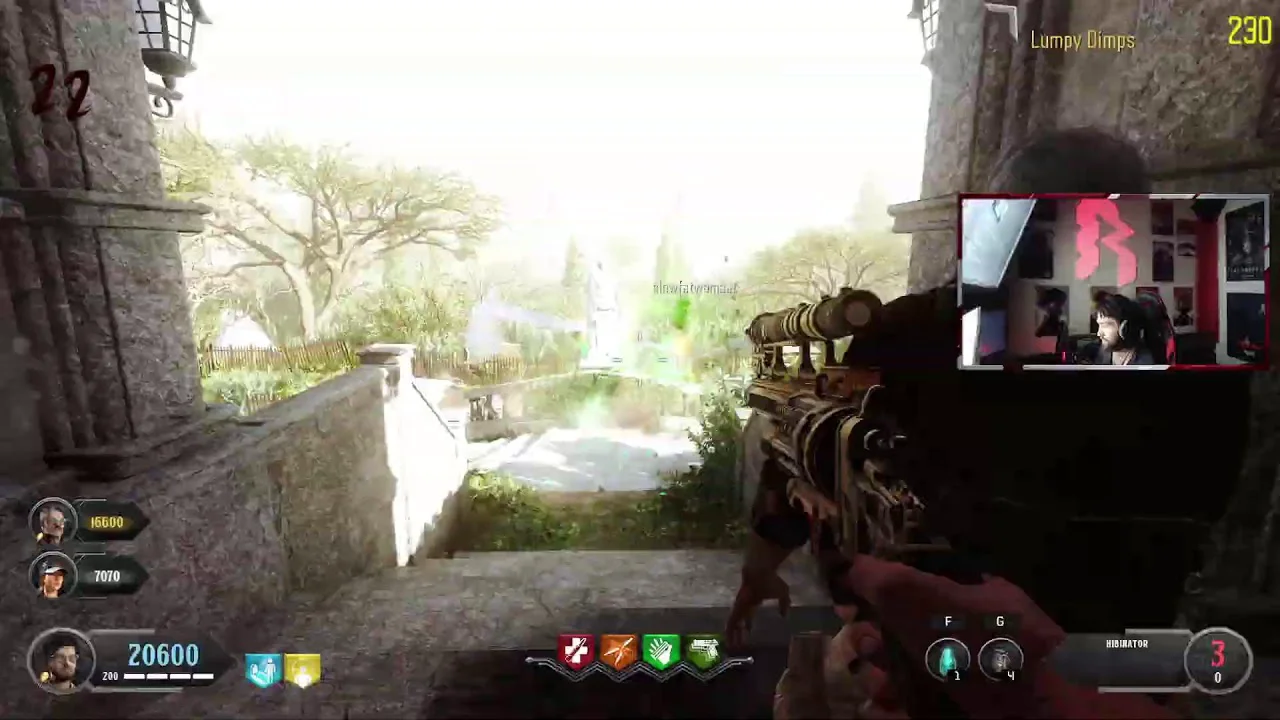This screenshot has width=1280, height=720.
Task: Click the yellow elixir buff icon
Action: tap(302, 670)
